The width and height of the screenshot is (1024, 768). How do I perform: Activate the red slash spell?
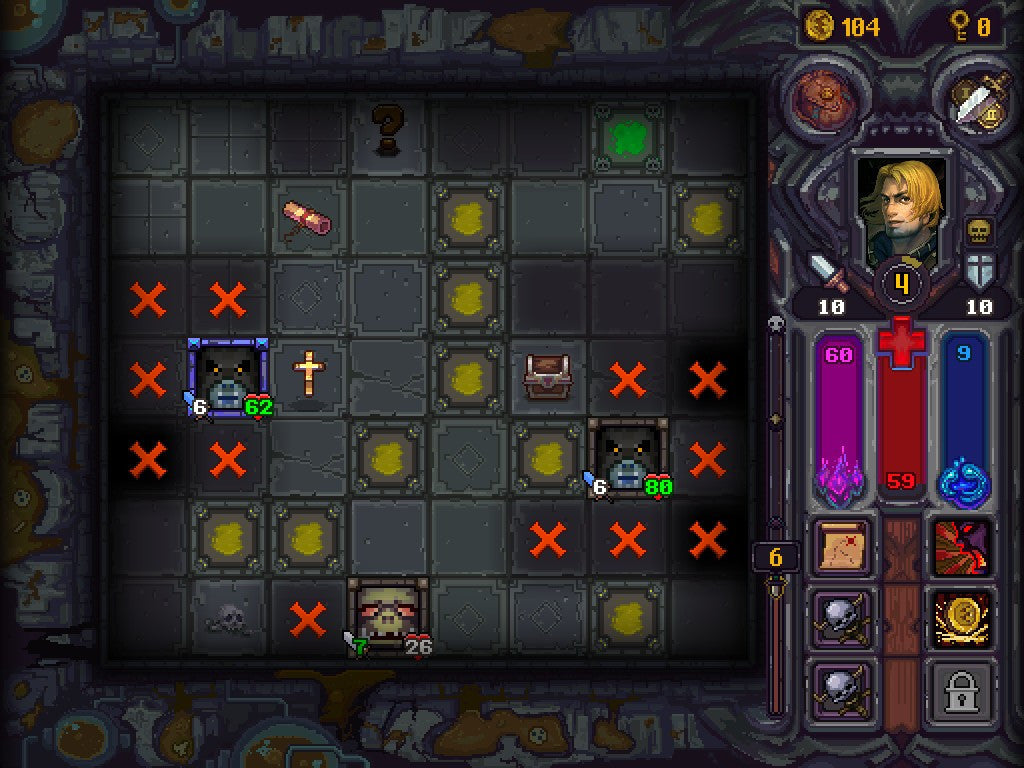(x=962, y=548)
